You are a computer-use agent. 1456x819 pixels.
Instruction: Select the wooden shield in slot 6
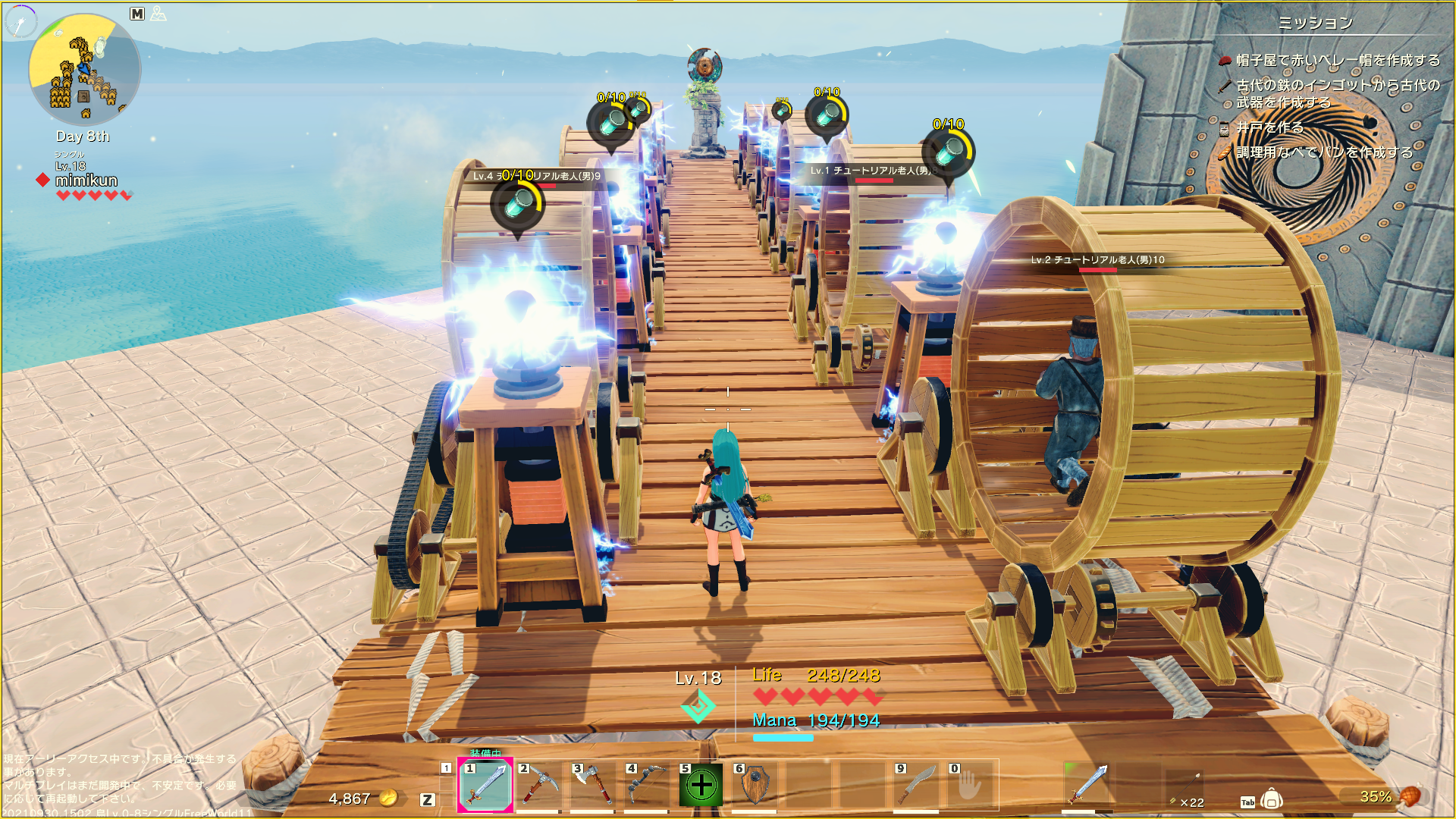(755, 786)
